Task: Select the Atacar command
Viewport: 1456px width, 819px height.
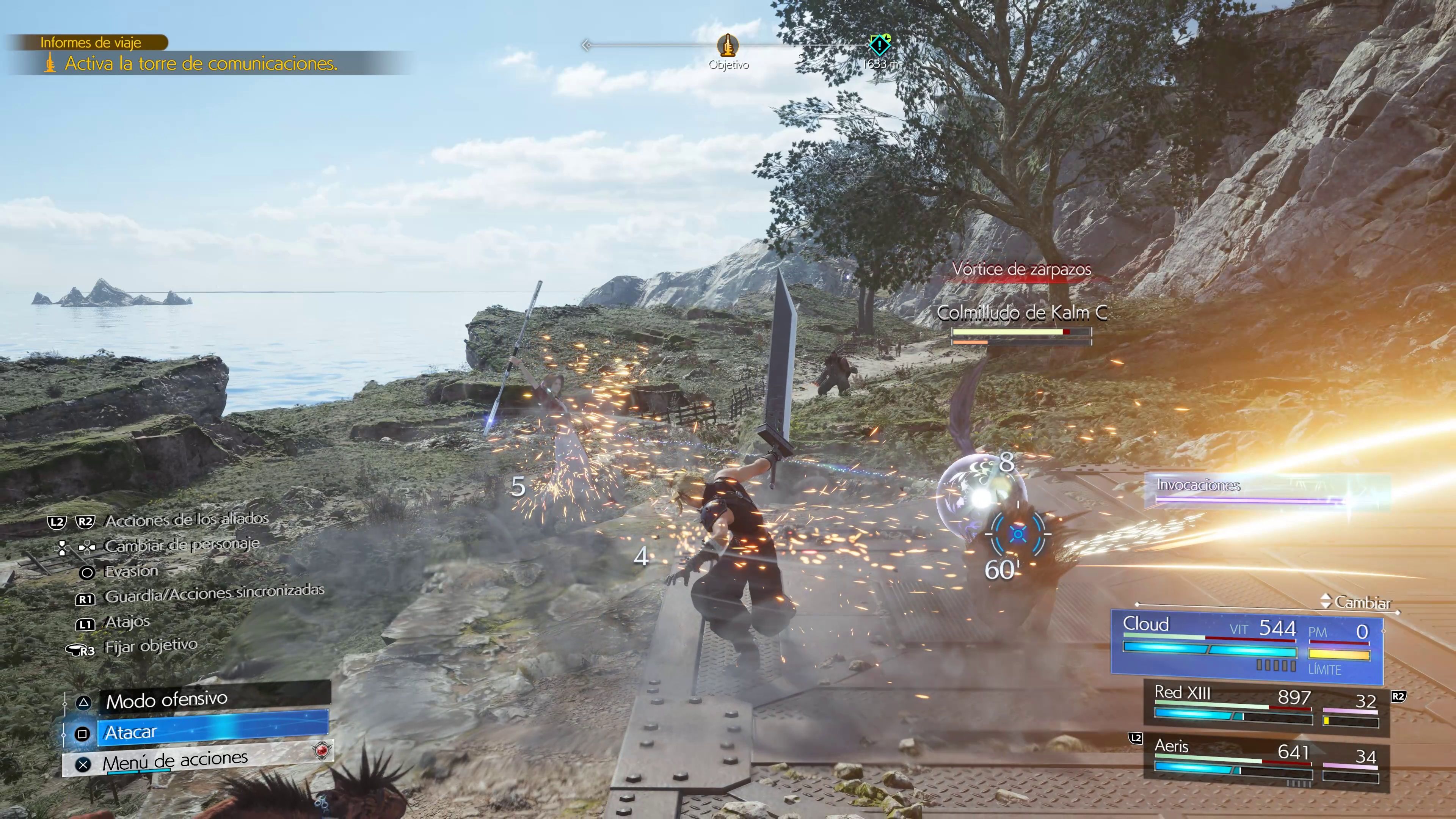Action: click(212, 733)
